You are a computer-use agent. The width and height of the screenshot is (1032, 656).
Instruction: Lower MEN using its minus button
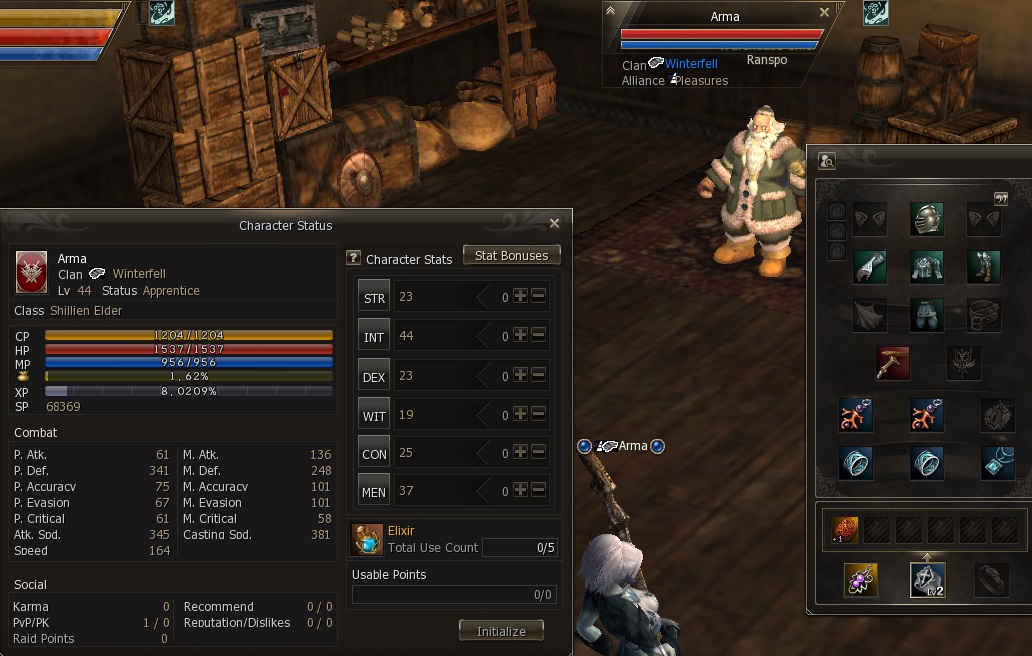pos(538,491)
